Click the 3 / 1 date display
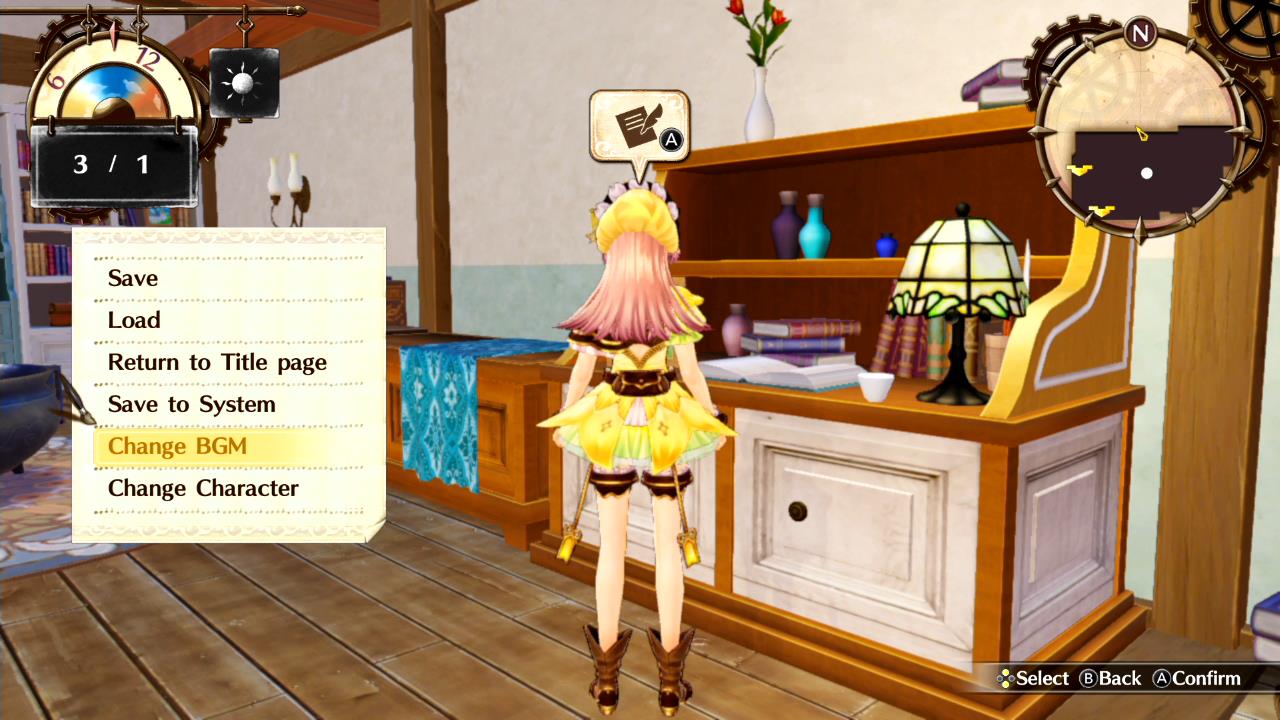The image size is (1280, 720). point(113,164)
